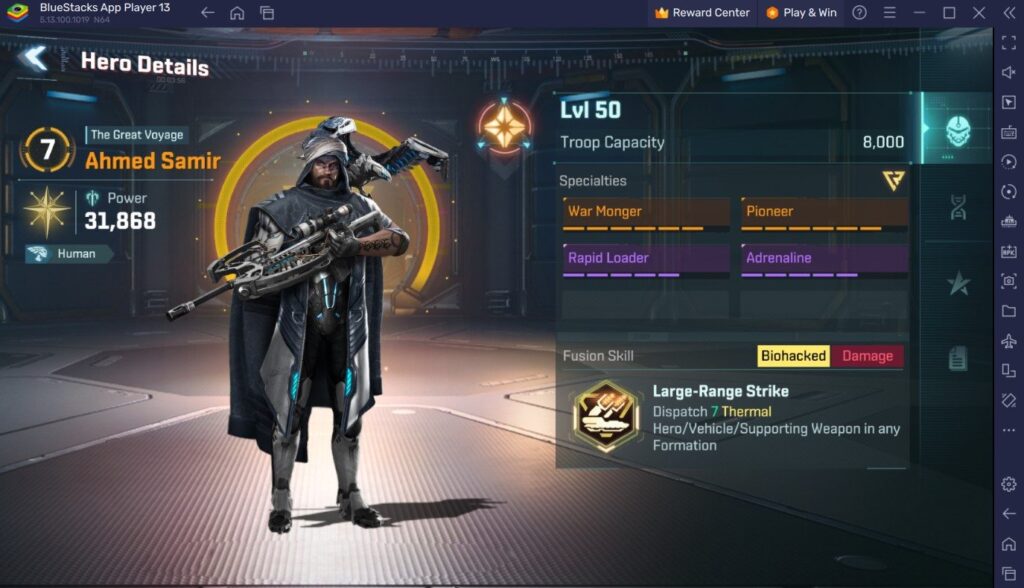The height and width of the screenshot is (588, 1024).
Task: Click the Biohacked tag
Action: pos(793,356)
